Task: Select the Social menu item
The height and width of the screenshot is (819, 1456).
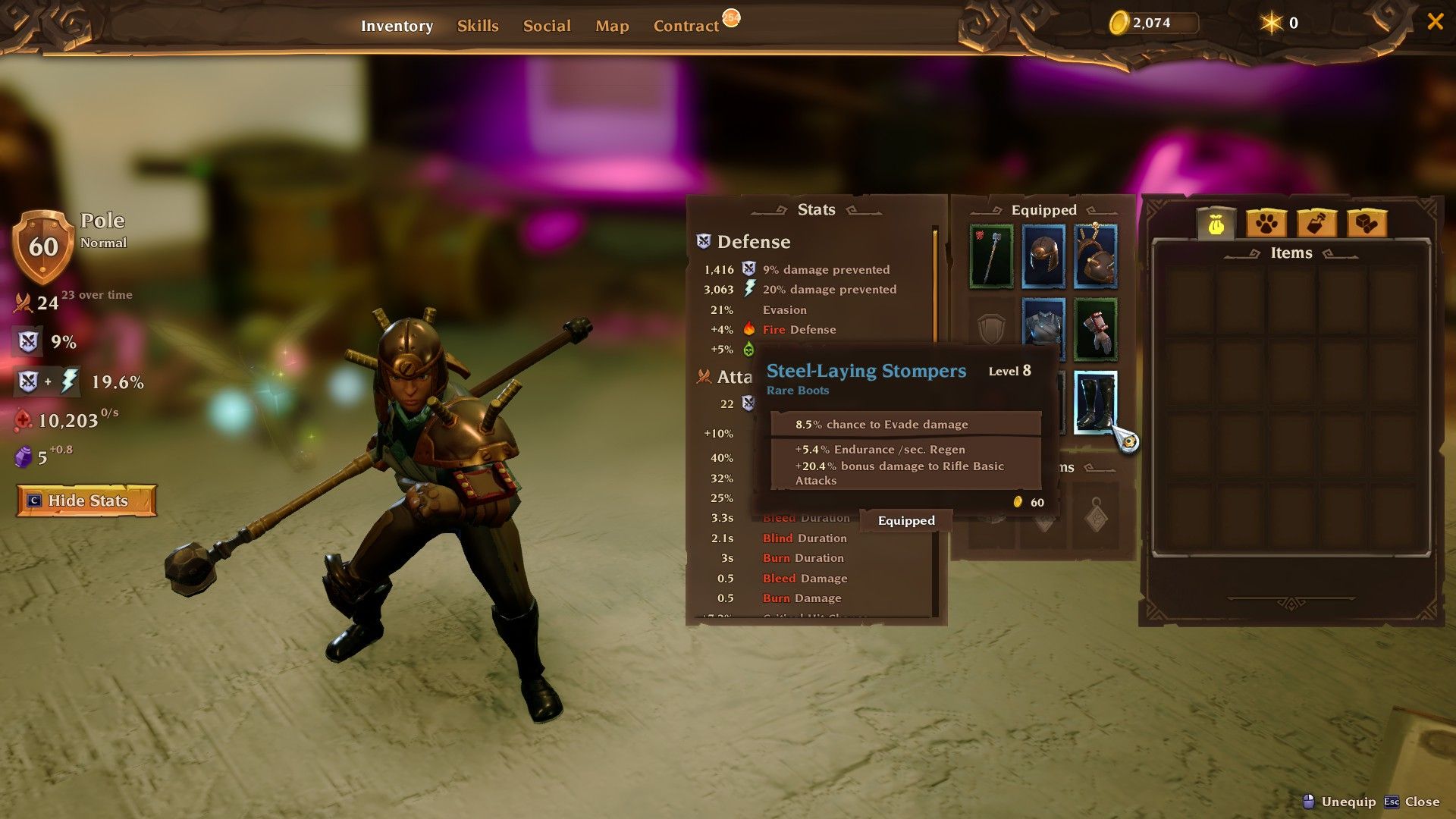Action: point(547,25)
